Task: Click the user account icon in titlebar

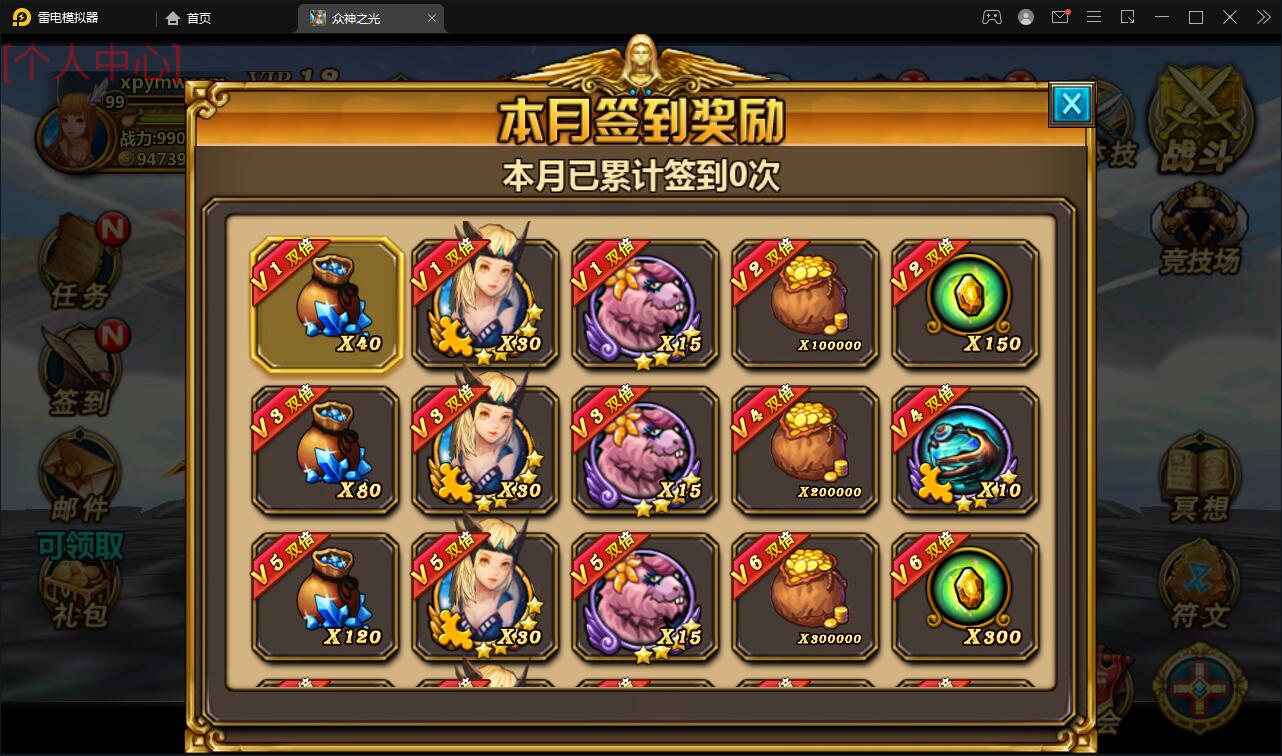Action: point(1025,17)
